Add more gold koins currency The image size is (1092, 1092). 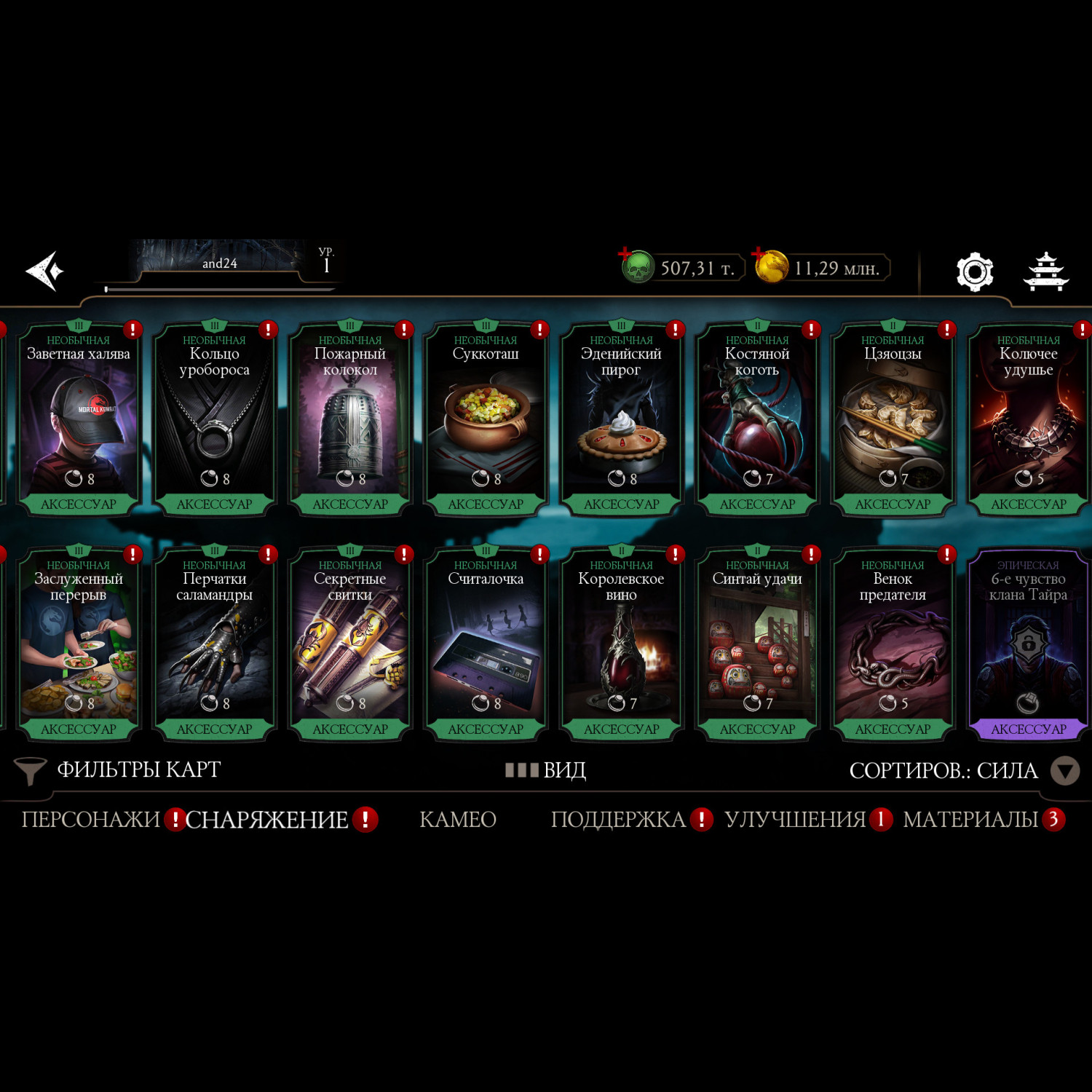[770, 266]
